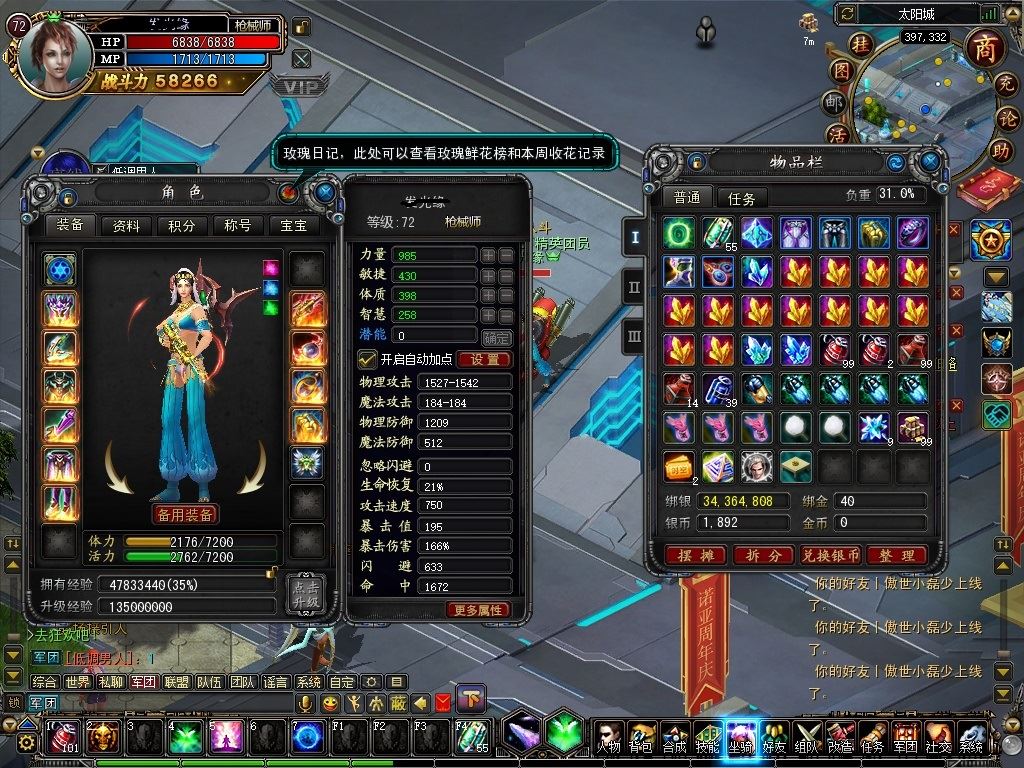
Task: Switch inventory to the 任务 quest tab
Action: pos(742,198)
